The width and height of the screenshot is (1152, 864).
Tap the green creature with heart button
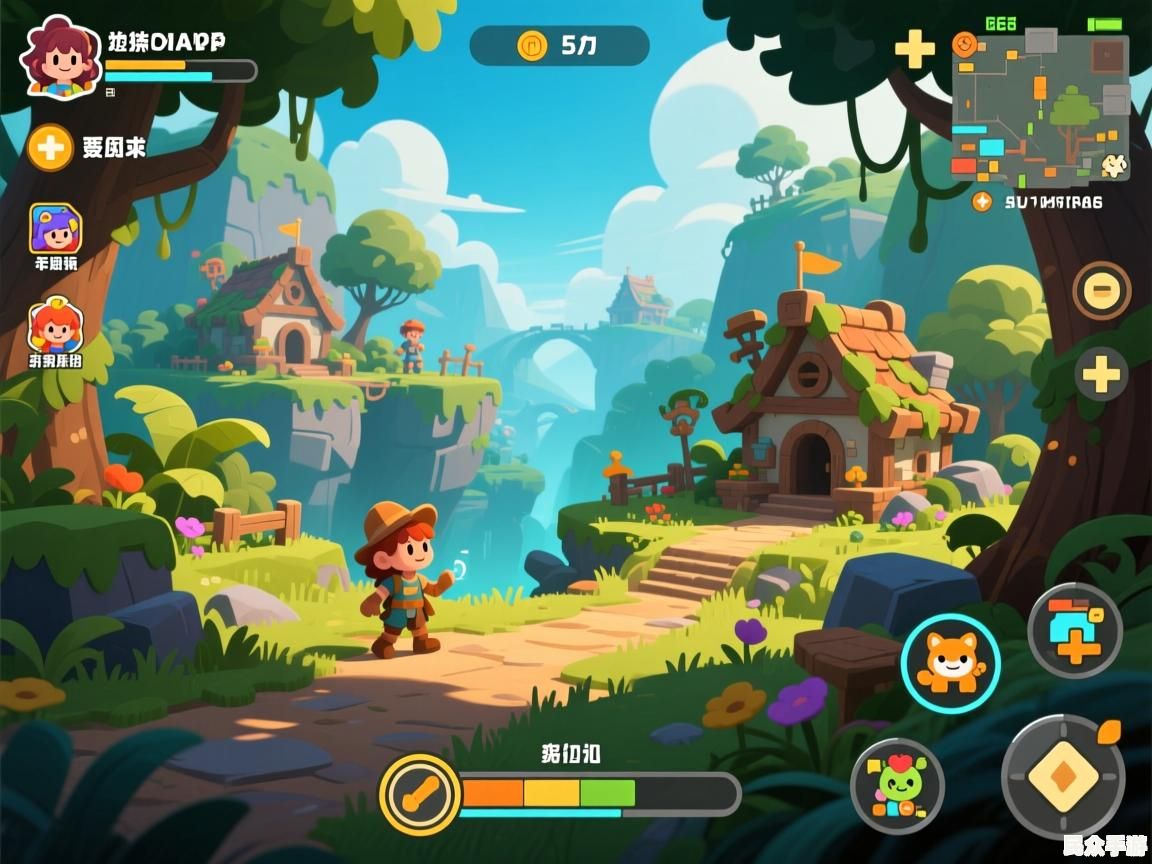click(897, 786)
